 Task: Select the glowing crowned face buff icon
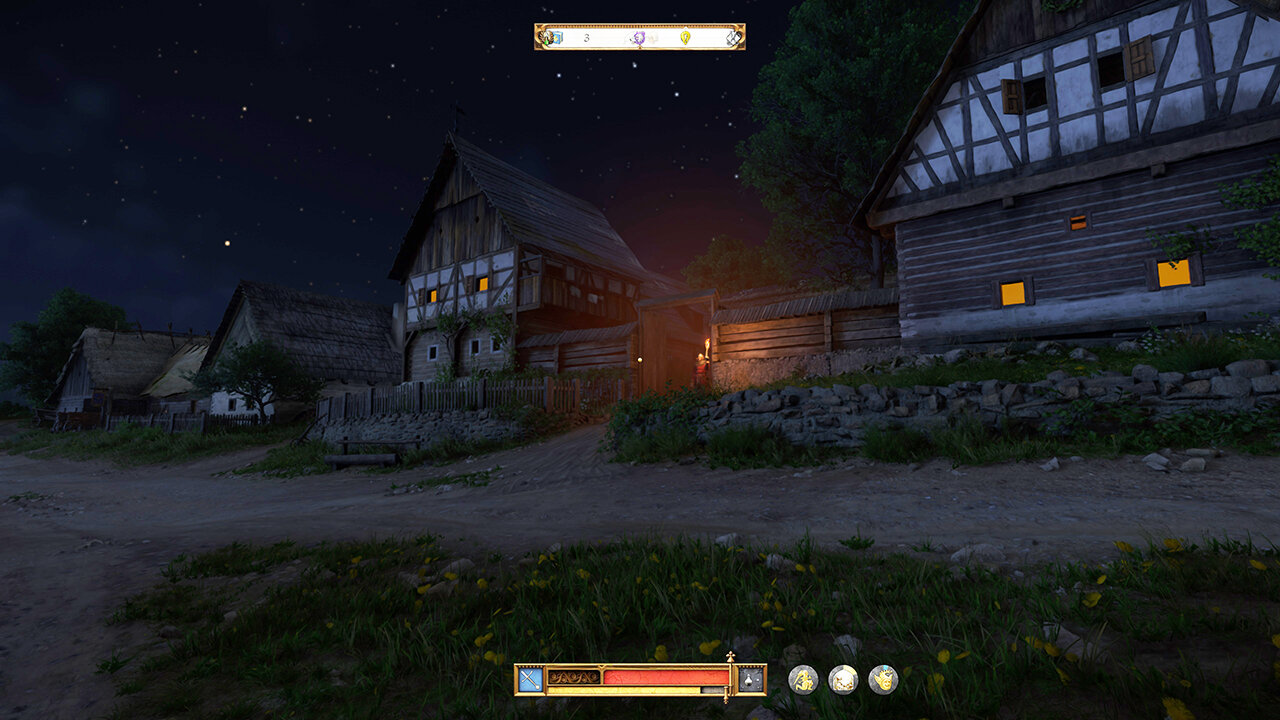[x=883, y=680]
